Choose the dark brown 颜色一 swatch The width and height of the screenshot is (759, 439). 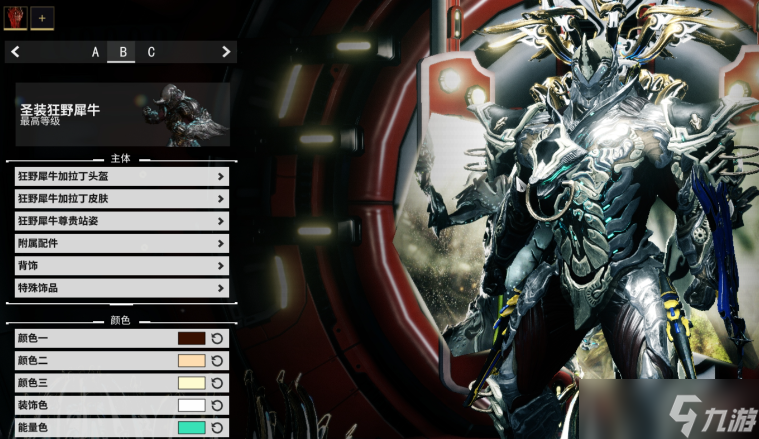[x=191, y=339]
